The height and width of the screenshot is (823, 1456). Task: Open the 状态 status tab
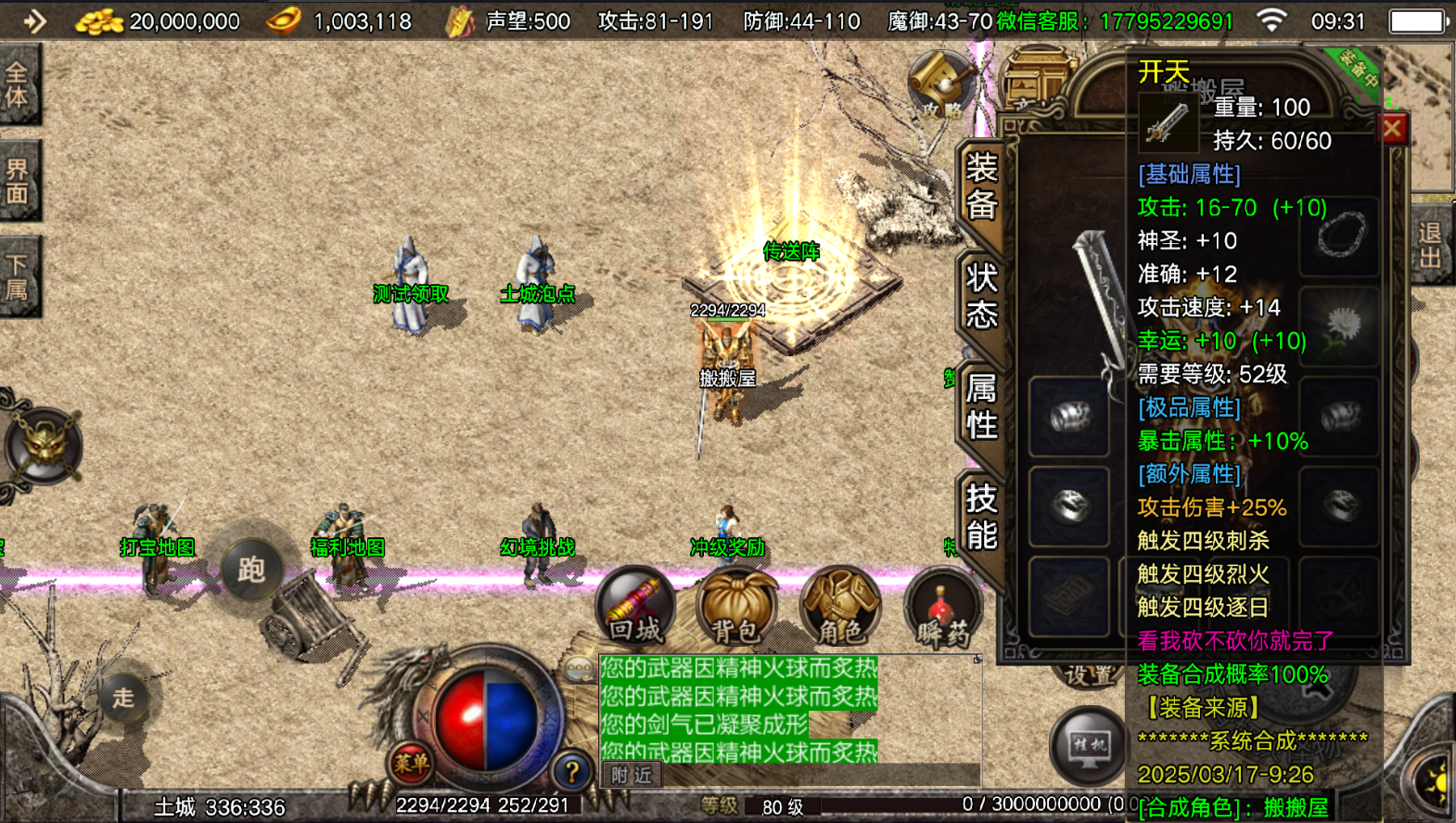[981, 295]
